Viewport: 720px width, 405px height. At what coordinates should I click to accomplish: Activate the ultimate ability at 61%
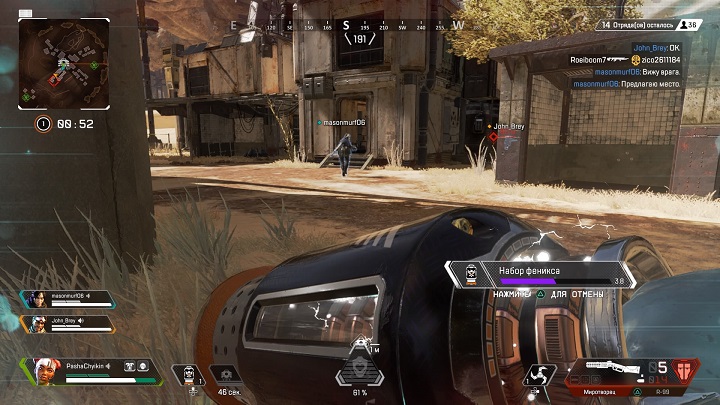pos(359,368)
